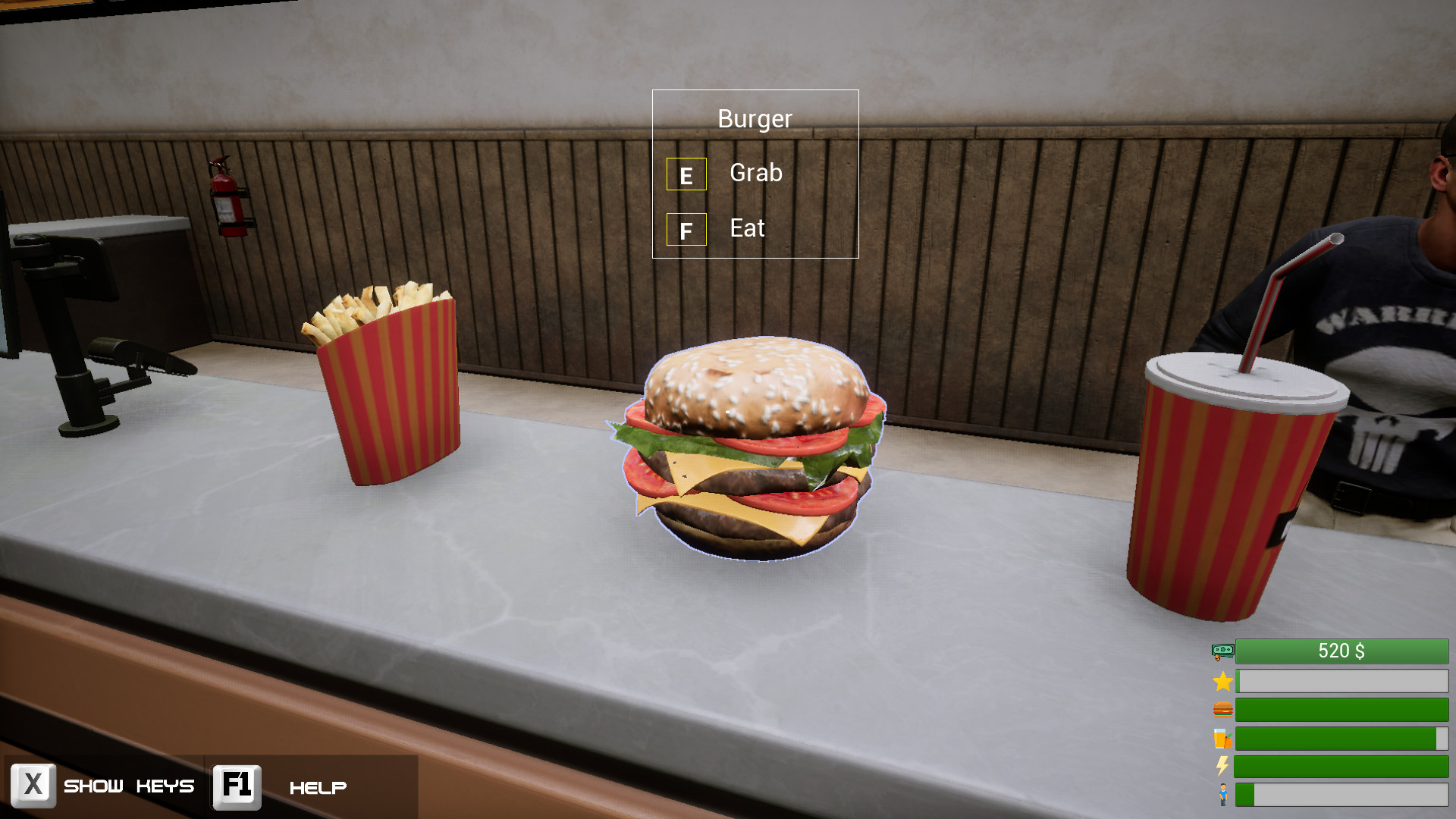
Task: Click the Help text next to F1
Action: pos(318,787)
